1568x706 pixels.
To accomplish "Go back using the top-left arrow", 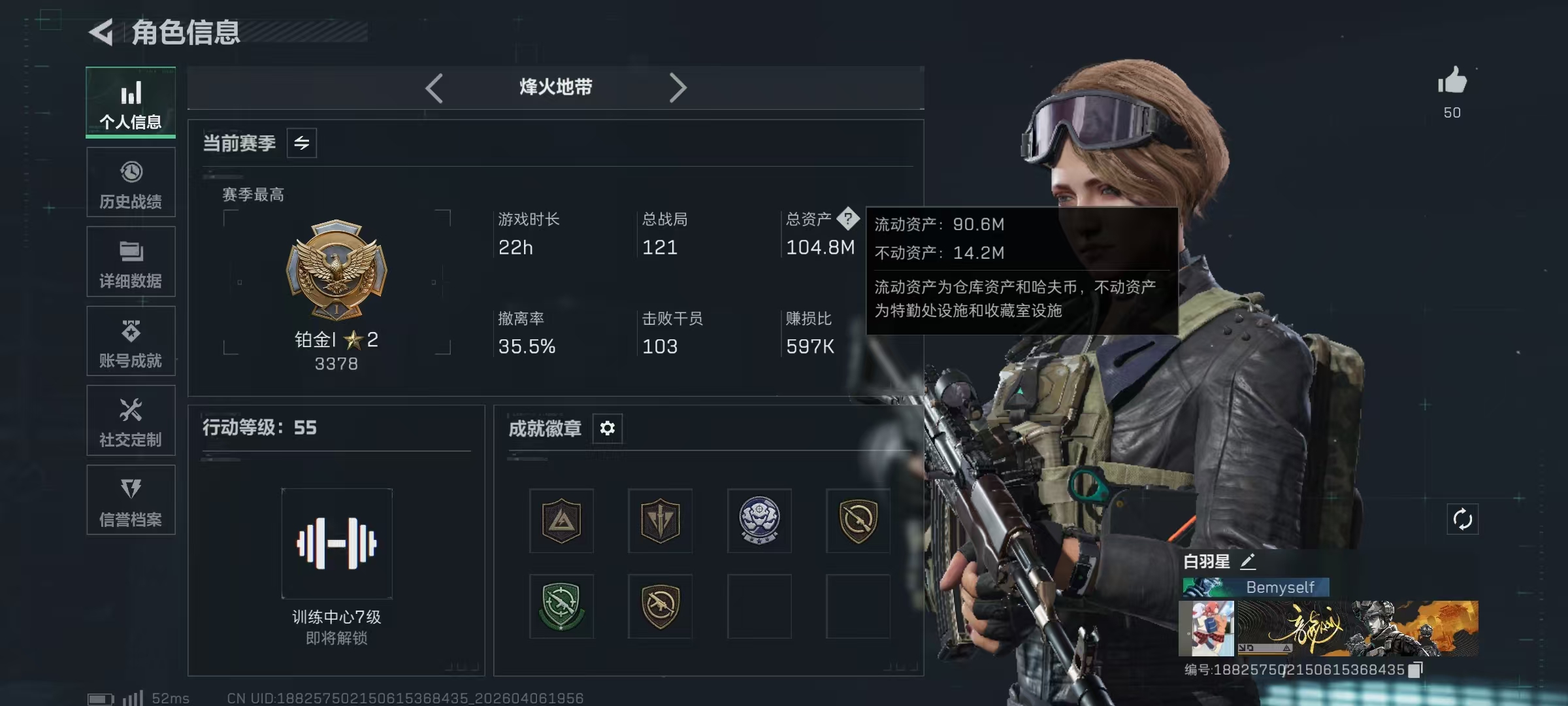I will pos(102,32).
